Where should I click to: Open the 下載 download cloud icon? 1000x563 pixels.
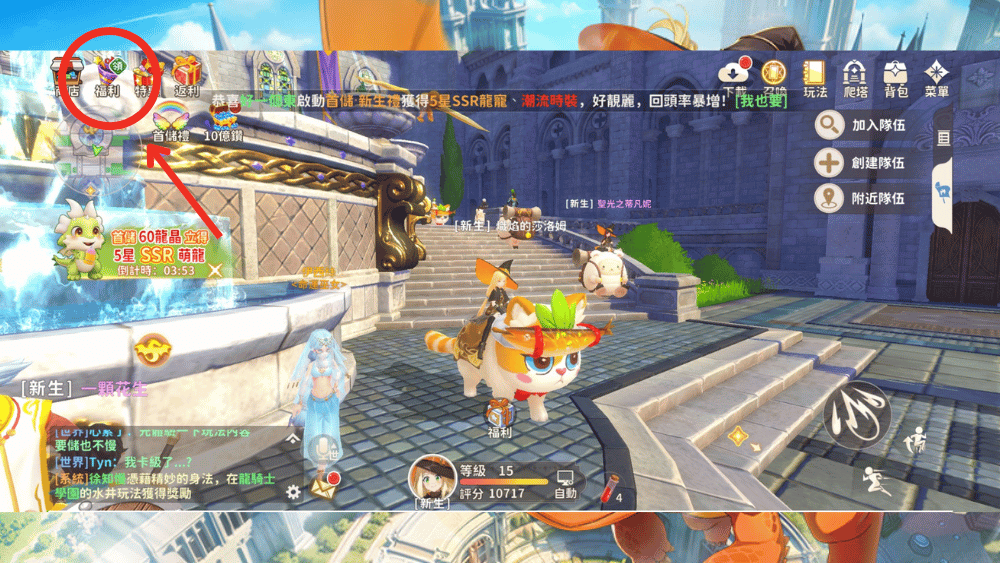[735, 76]
